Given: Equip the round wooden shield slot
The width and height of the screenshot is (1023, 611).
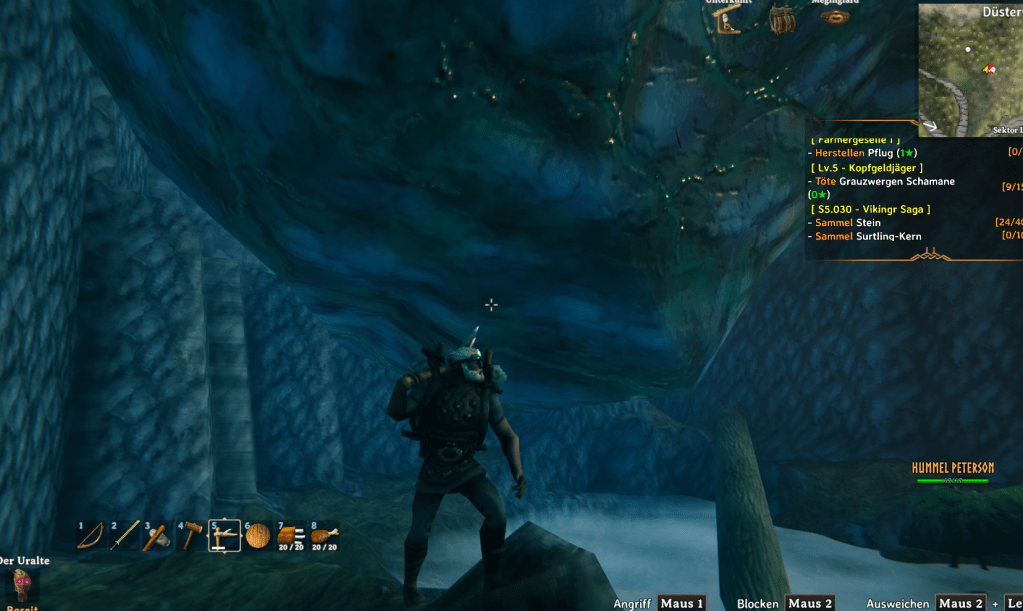Looking at the screenshot, I should click(257, 537).
